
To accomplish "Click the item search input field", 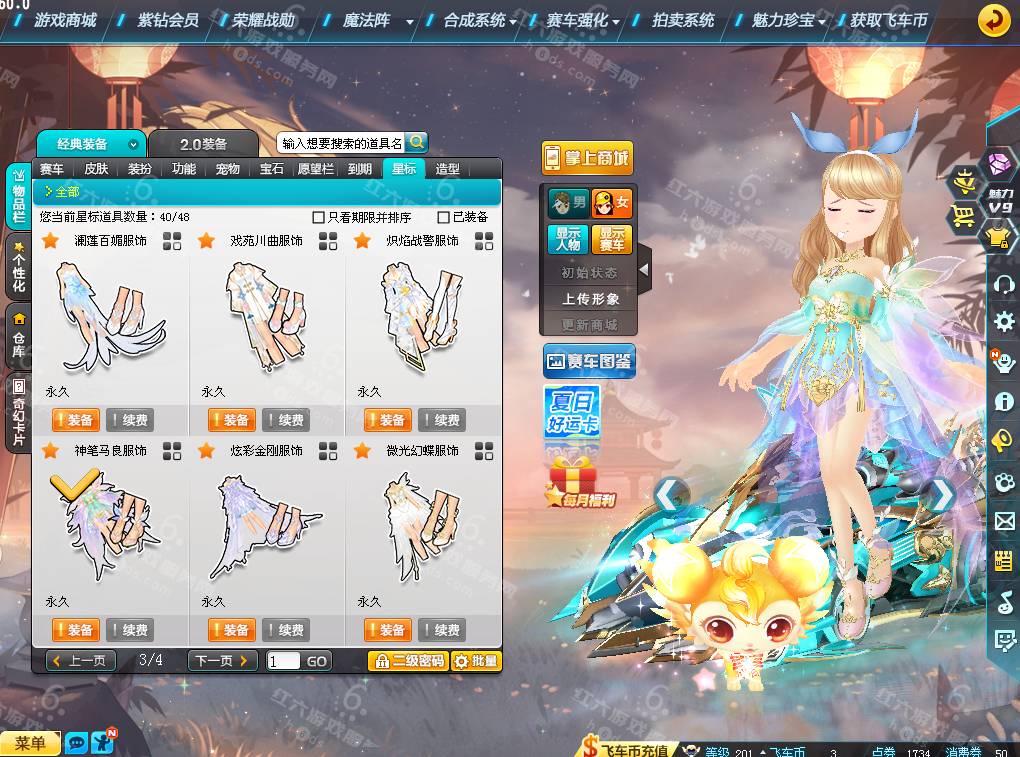I will [341, 143].
